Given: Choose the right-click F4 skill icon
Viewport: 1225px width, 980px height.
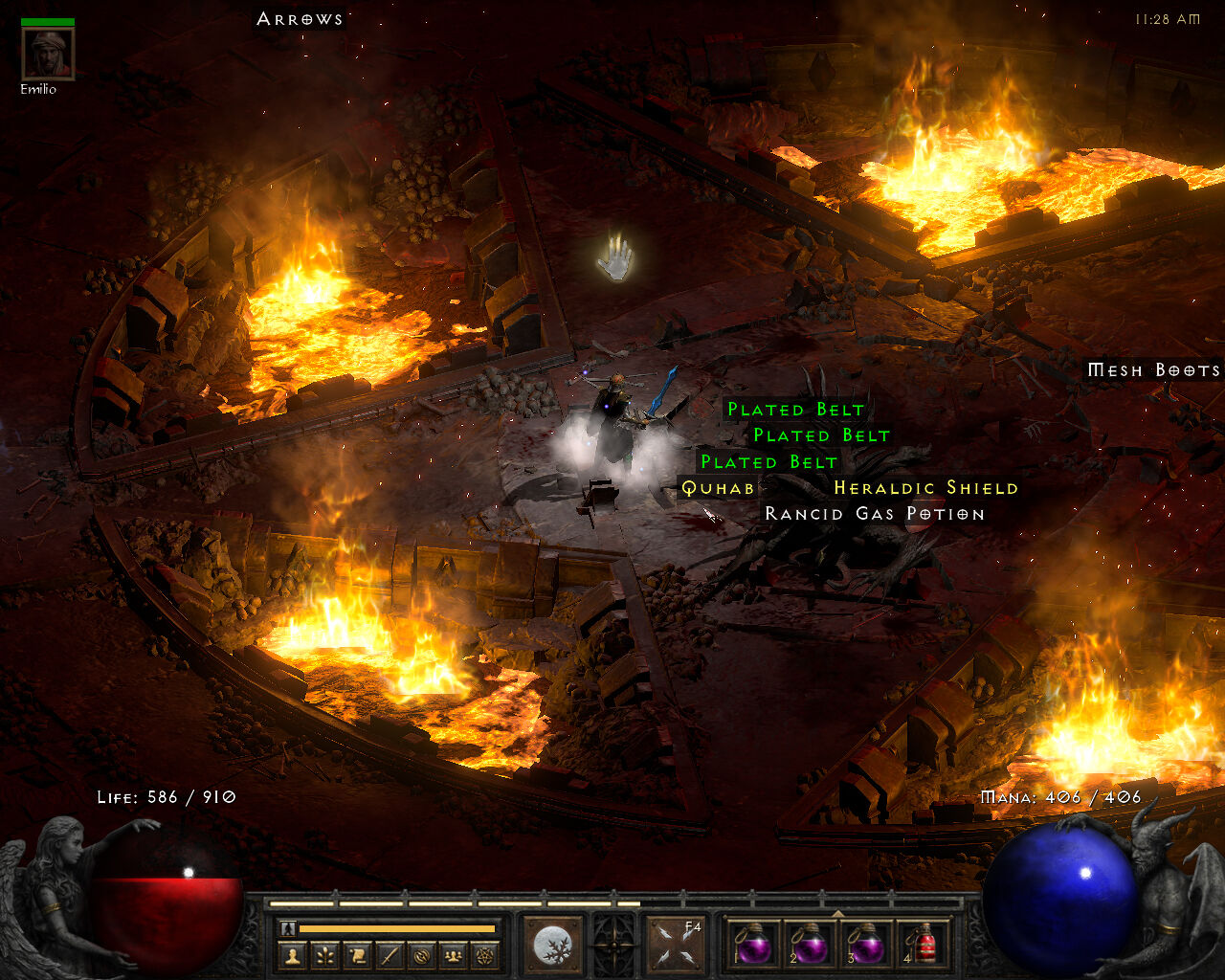Looking at the screenshot, I should point(675,945).
